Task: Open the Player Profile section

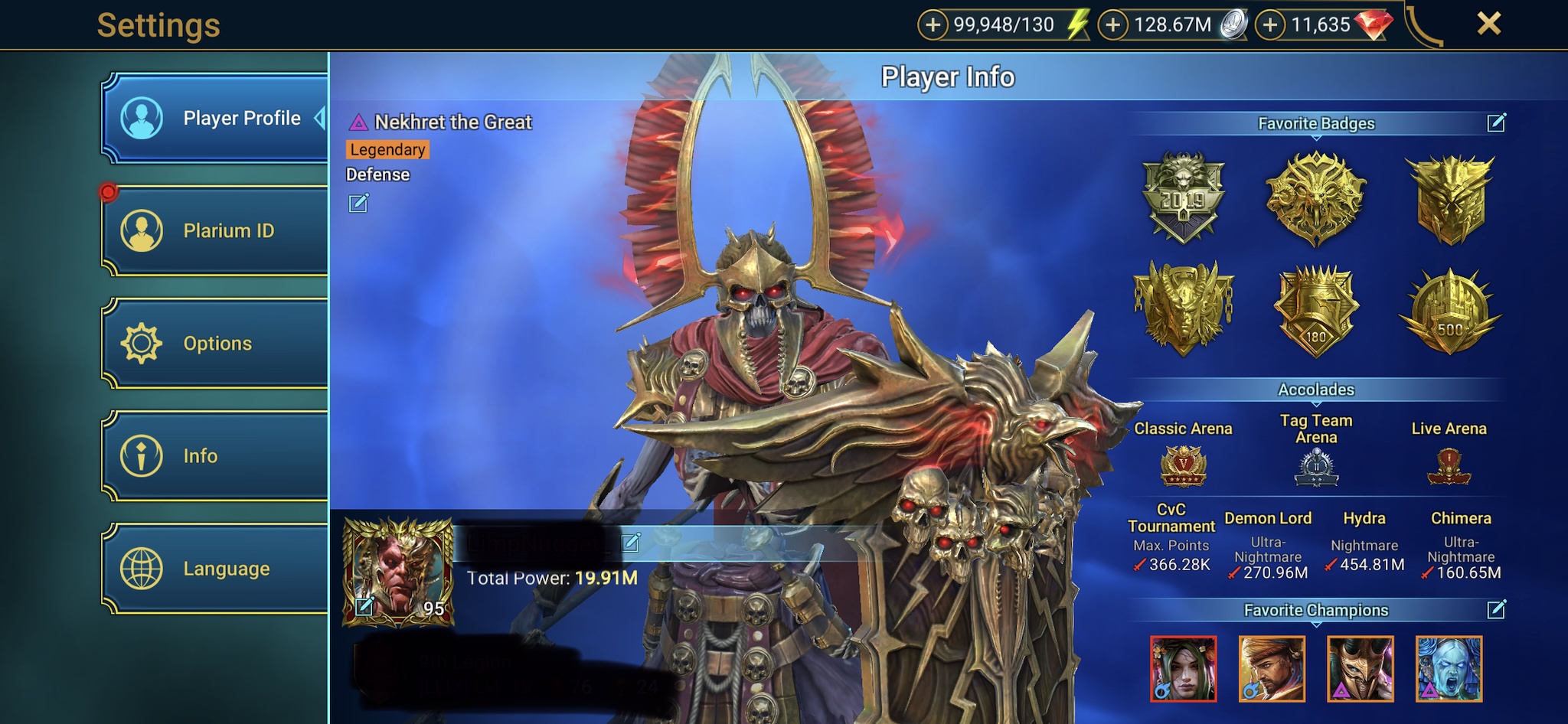Action: point(216,119)
